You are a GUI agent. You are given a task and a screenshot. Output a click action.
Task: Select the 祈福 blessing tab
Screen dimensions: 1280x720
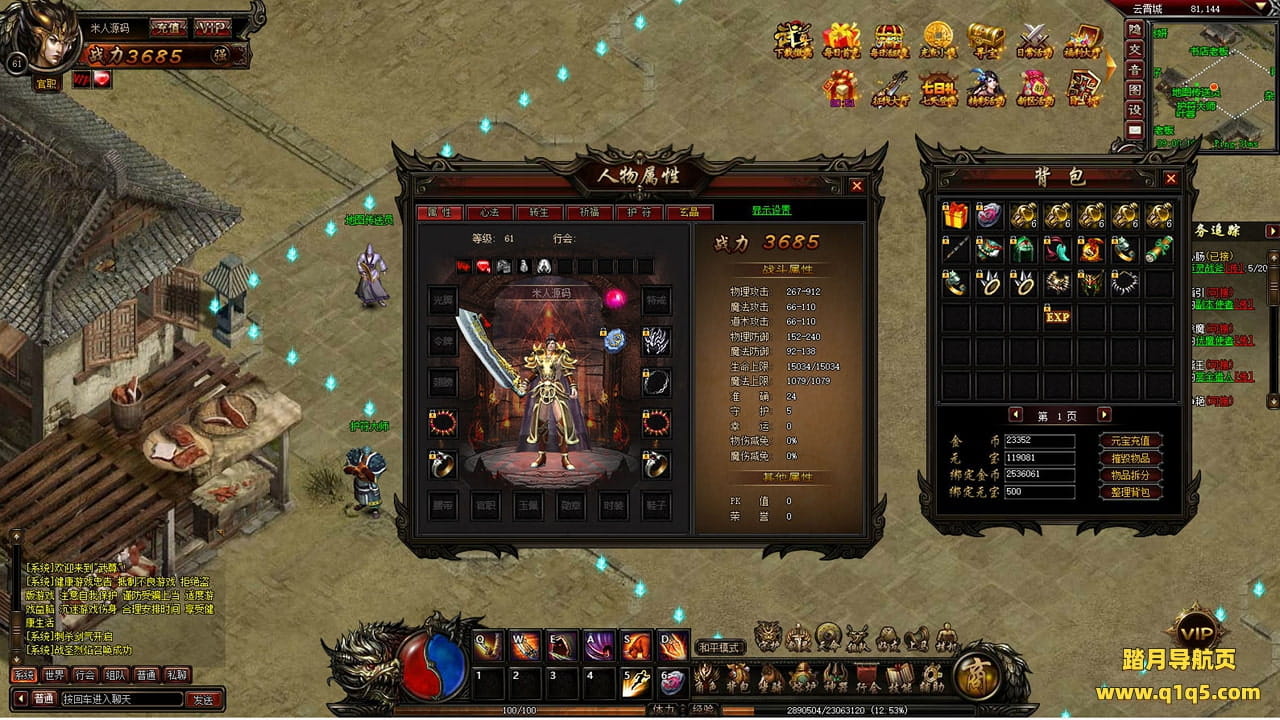coord(589,212)
